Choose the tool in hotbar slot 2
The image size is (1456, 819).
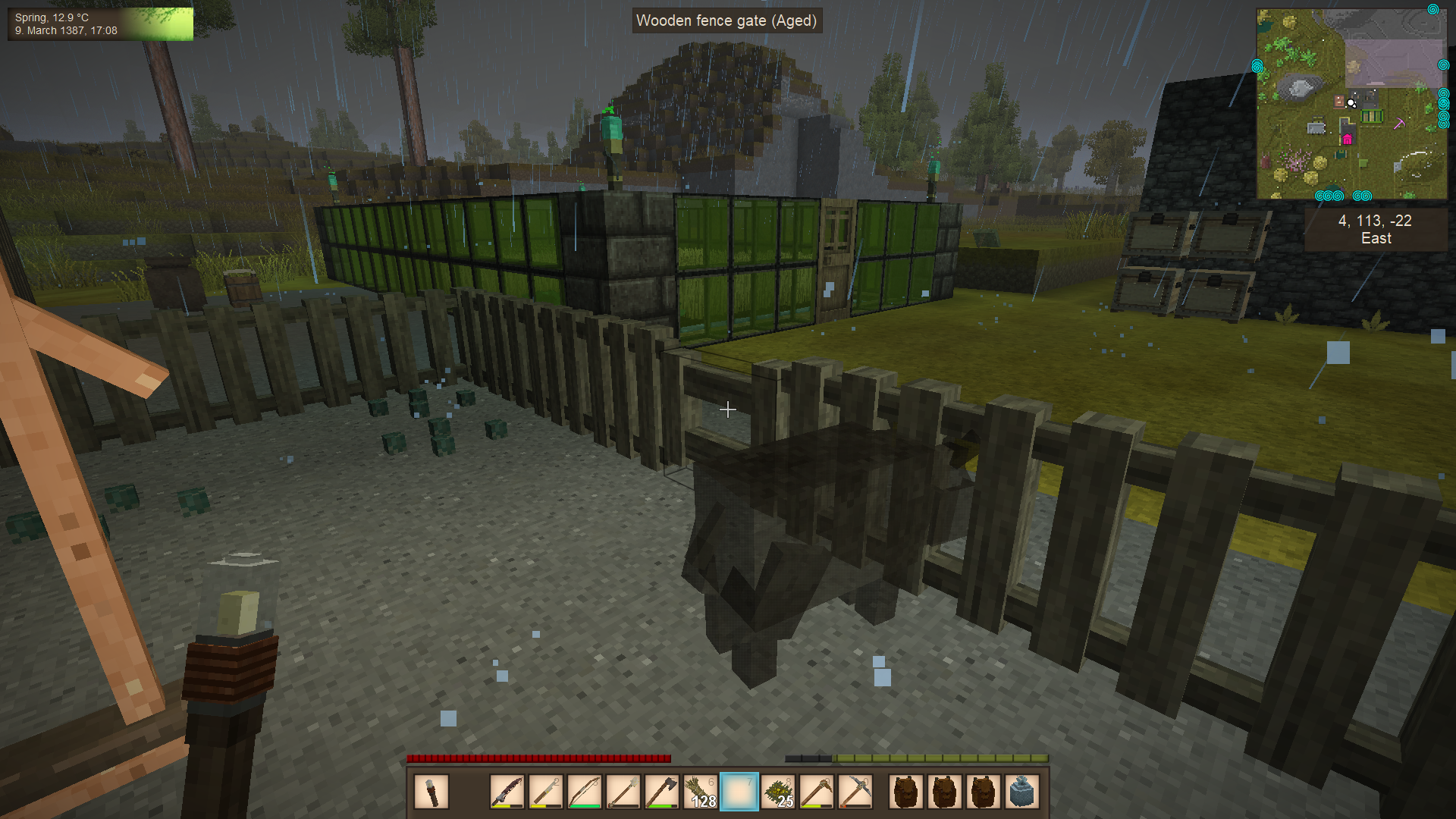[546, 792]
